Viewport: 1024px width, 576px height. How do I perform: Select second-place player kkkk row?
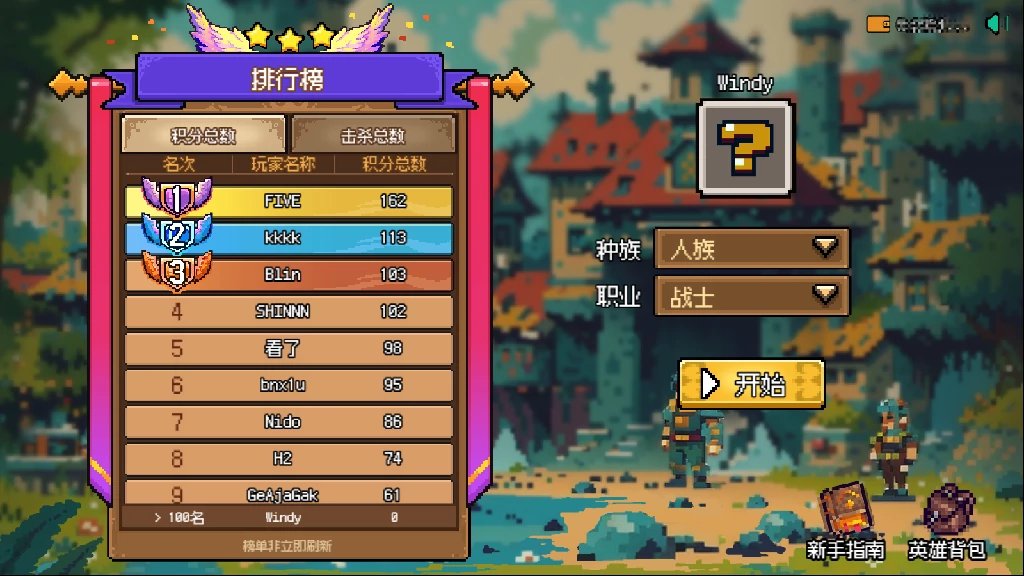(x=288, y=238)
